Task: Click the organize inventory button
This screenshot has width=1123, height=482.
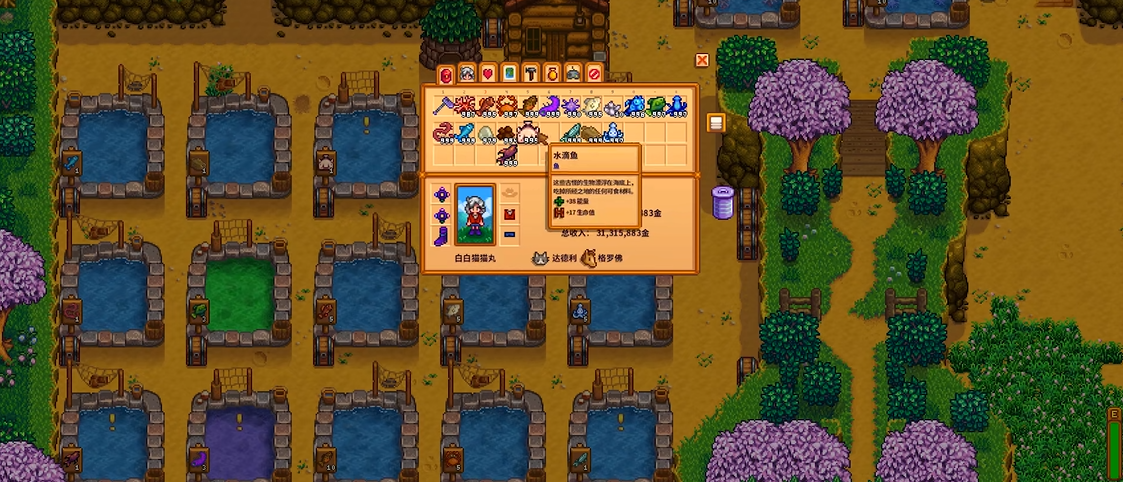Action: click(715, 122)
